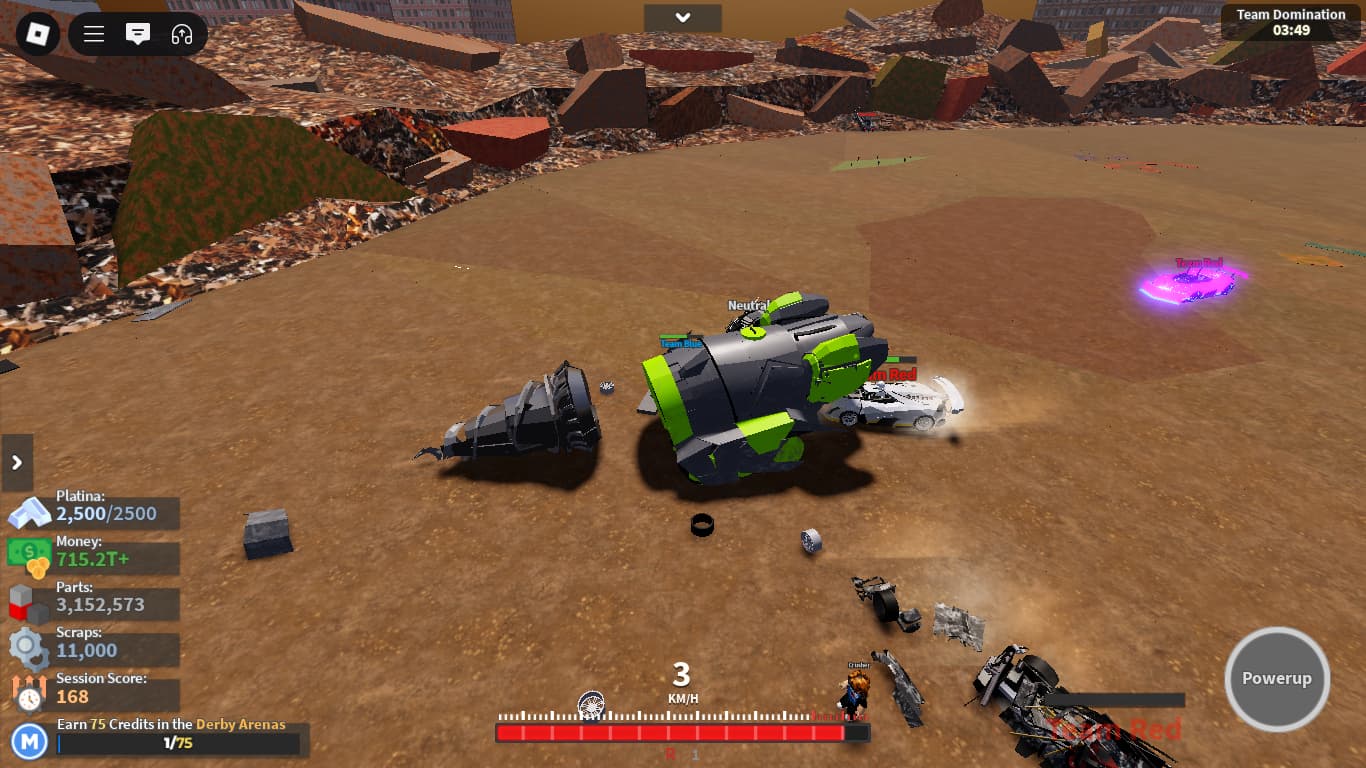The width and height of the screenshot is (1366, 768).
Task: Expand the left side panel arrow
Action: click(17, 462)
